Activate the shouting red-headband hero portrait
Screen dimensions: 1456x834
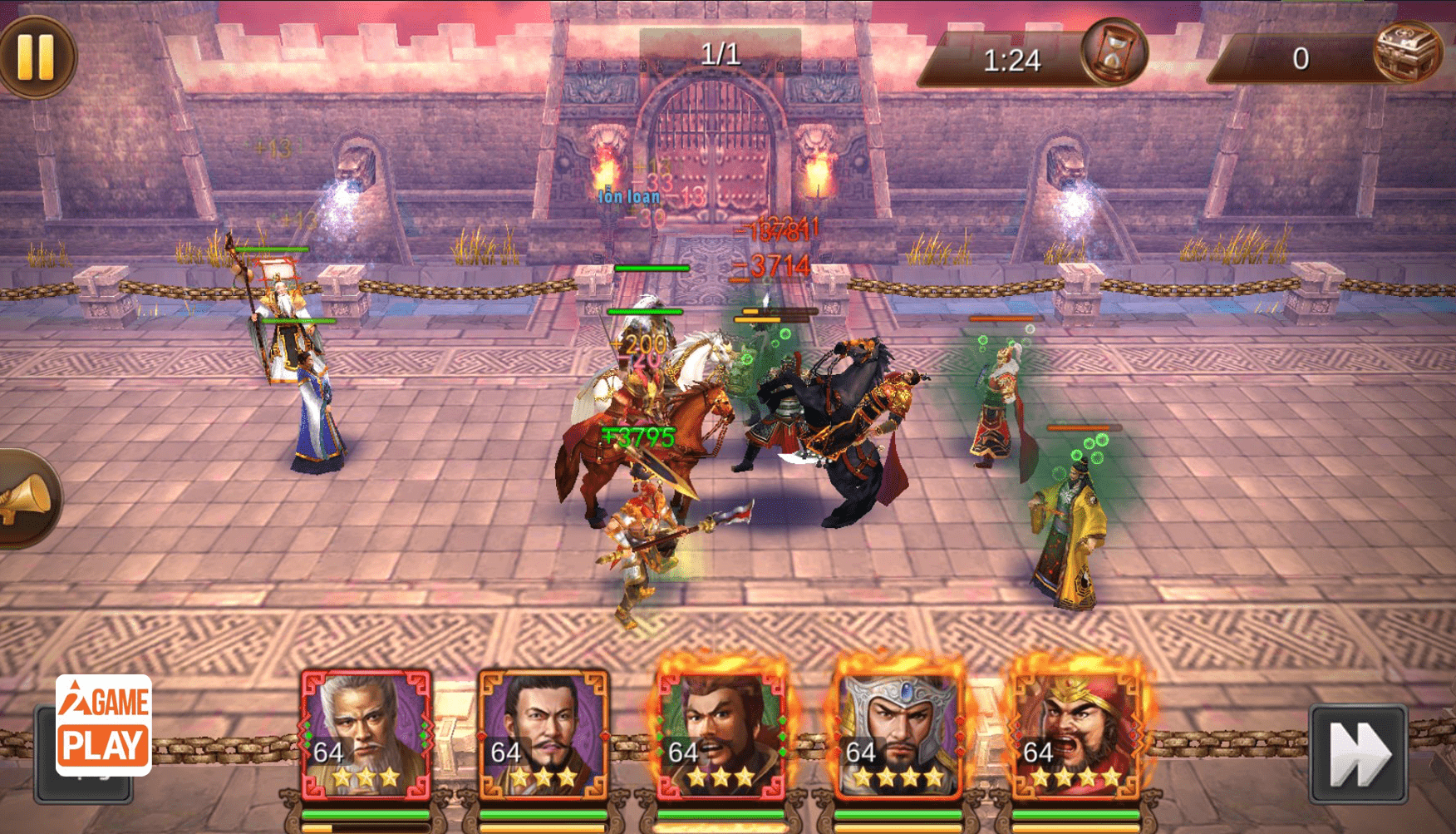pos(1076,733)
